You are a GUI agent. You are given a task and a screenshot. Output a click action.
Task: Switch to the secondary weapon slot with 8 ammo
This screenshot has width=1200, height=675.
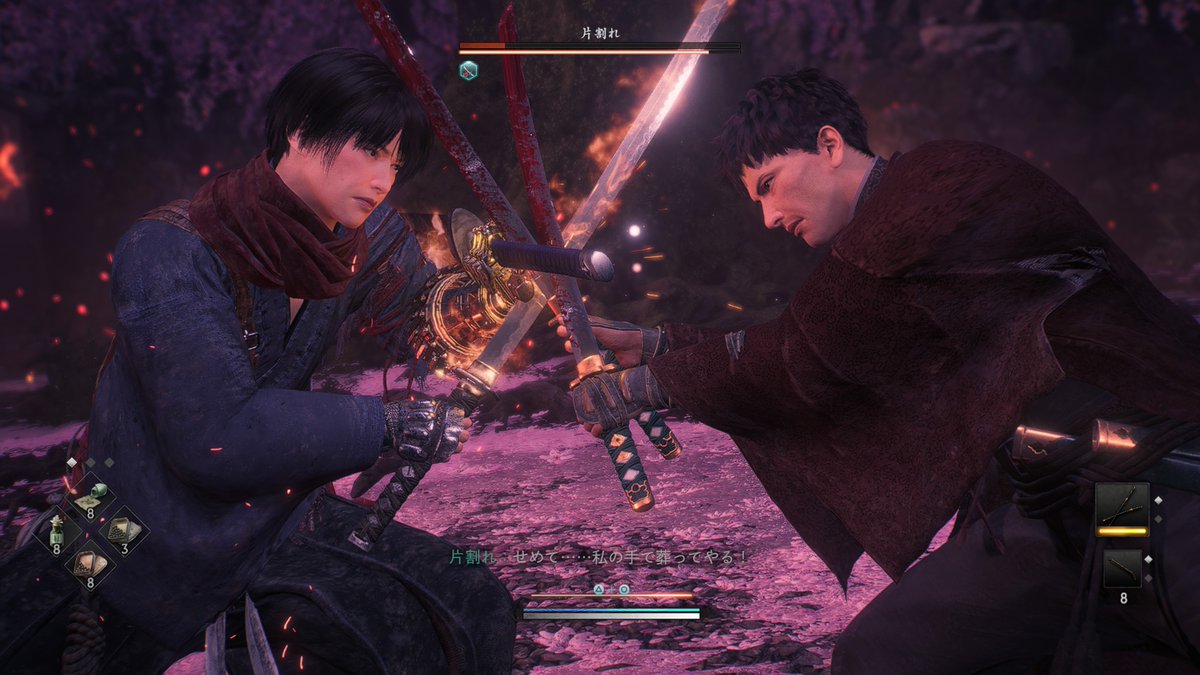[1123, 569]
